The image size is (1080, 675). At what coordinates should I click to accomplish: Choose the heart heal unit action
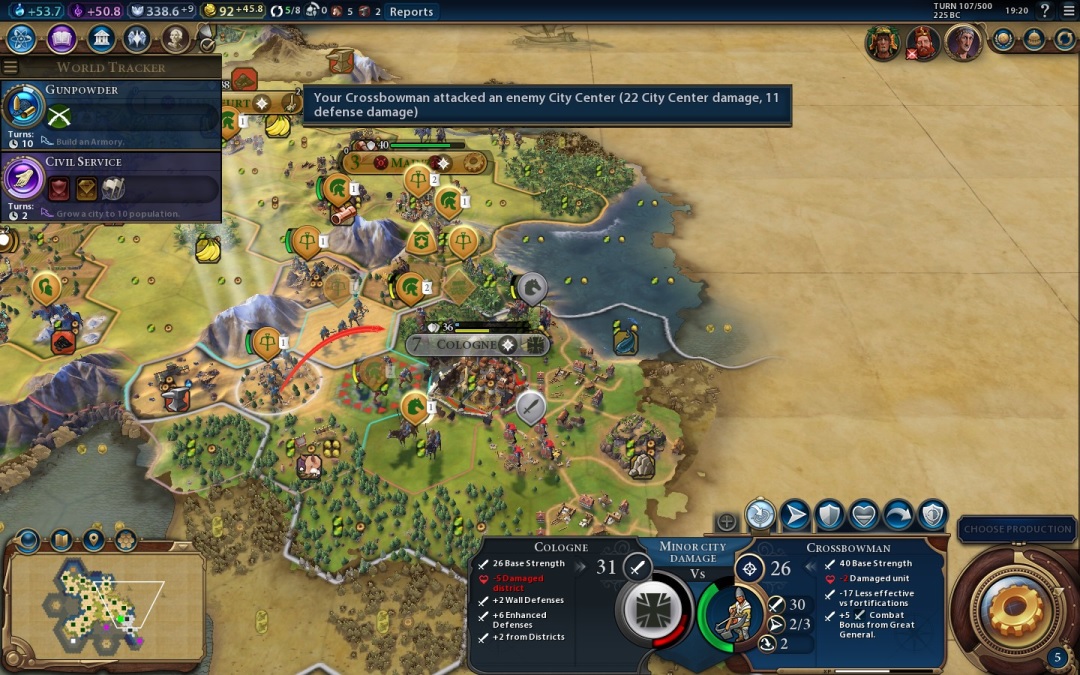coord(863,515)
